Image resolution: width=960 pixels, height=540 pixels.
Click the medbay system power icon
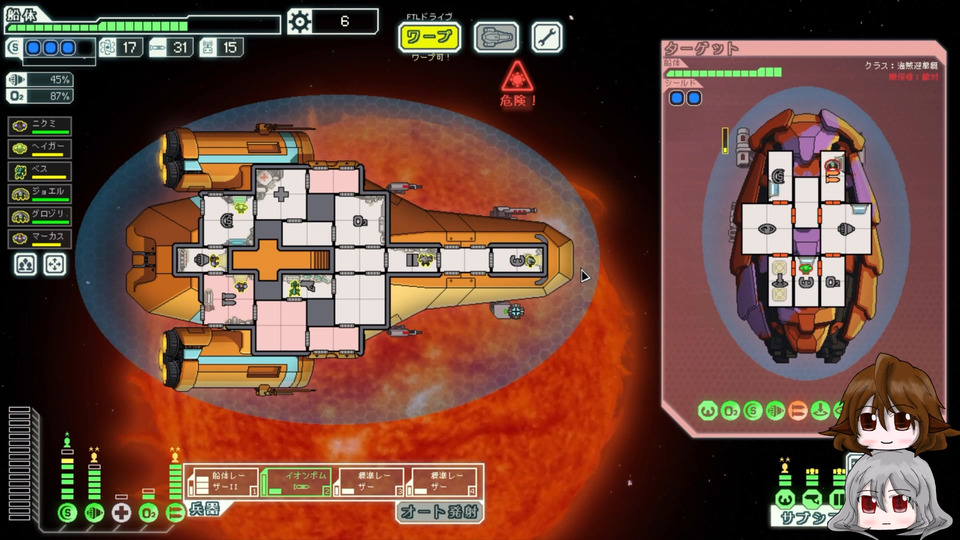click(121, 513)
